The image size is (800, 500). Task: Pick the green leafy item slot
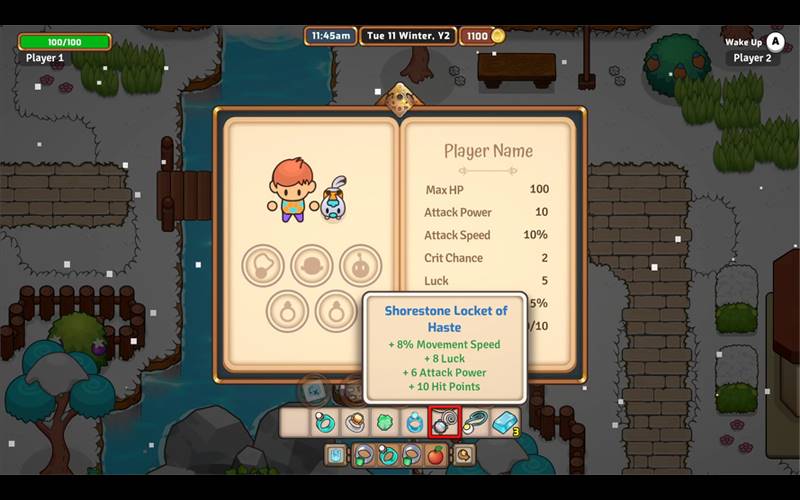pyautogui.click(x=384, y=423)
